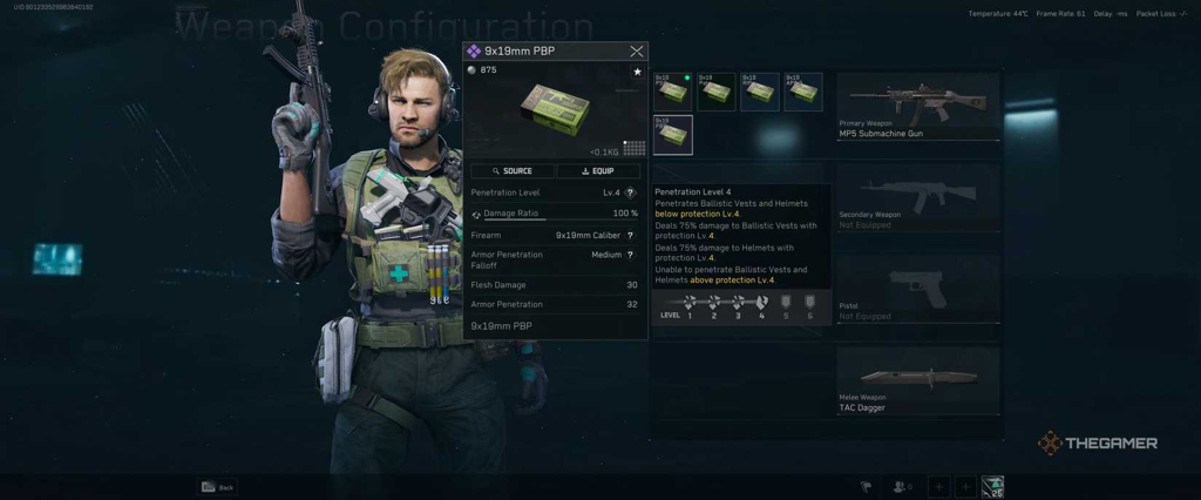Close the 9x19mm PBP ammo panel
Screen dimensions: 1201x500
636,51
